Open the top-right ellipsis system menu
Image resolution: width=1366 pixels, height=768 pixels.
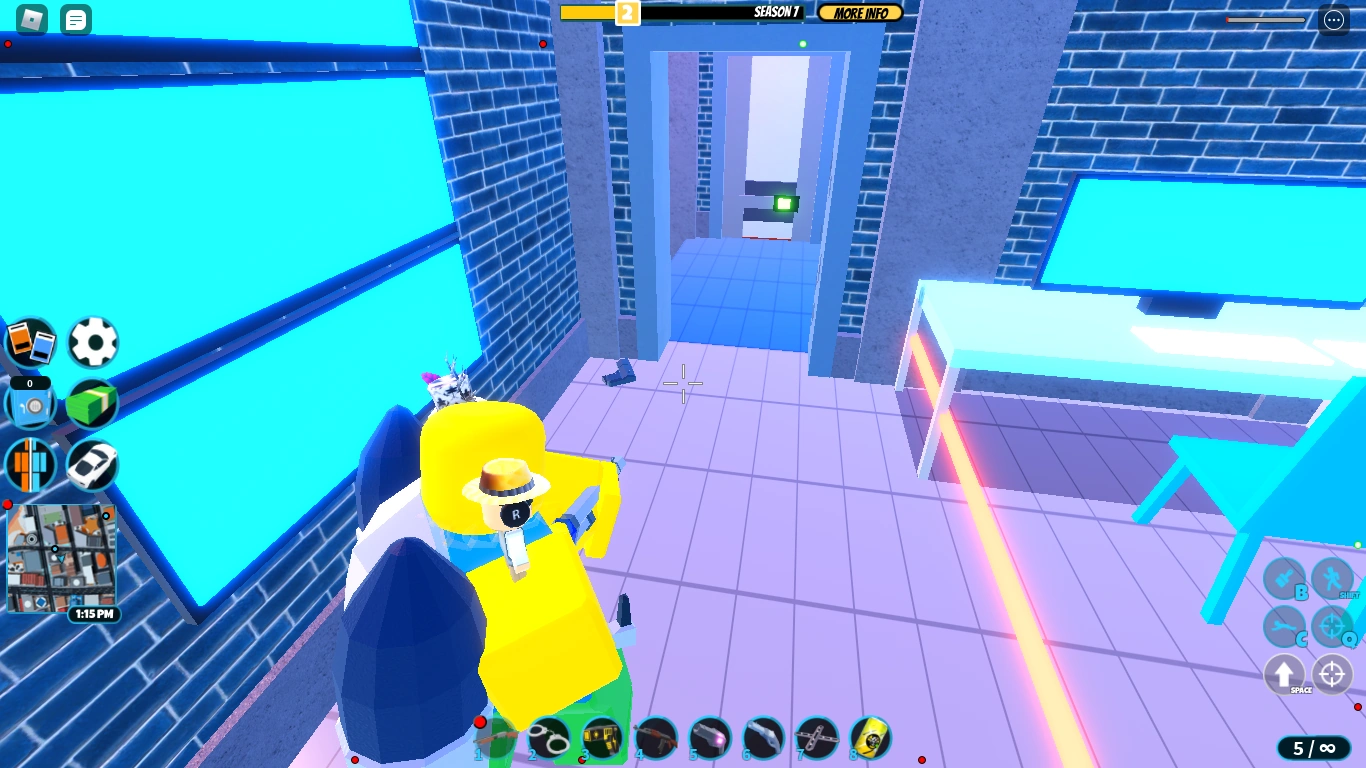pos(1334,19)
